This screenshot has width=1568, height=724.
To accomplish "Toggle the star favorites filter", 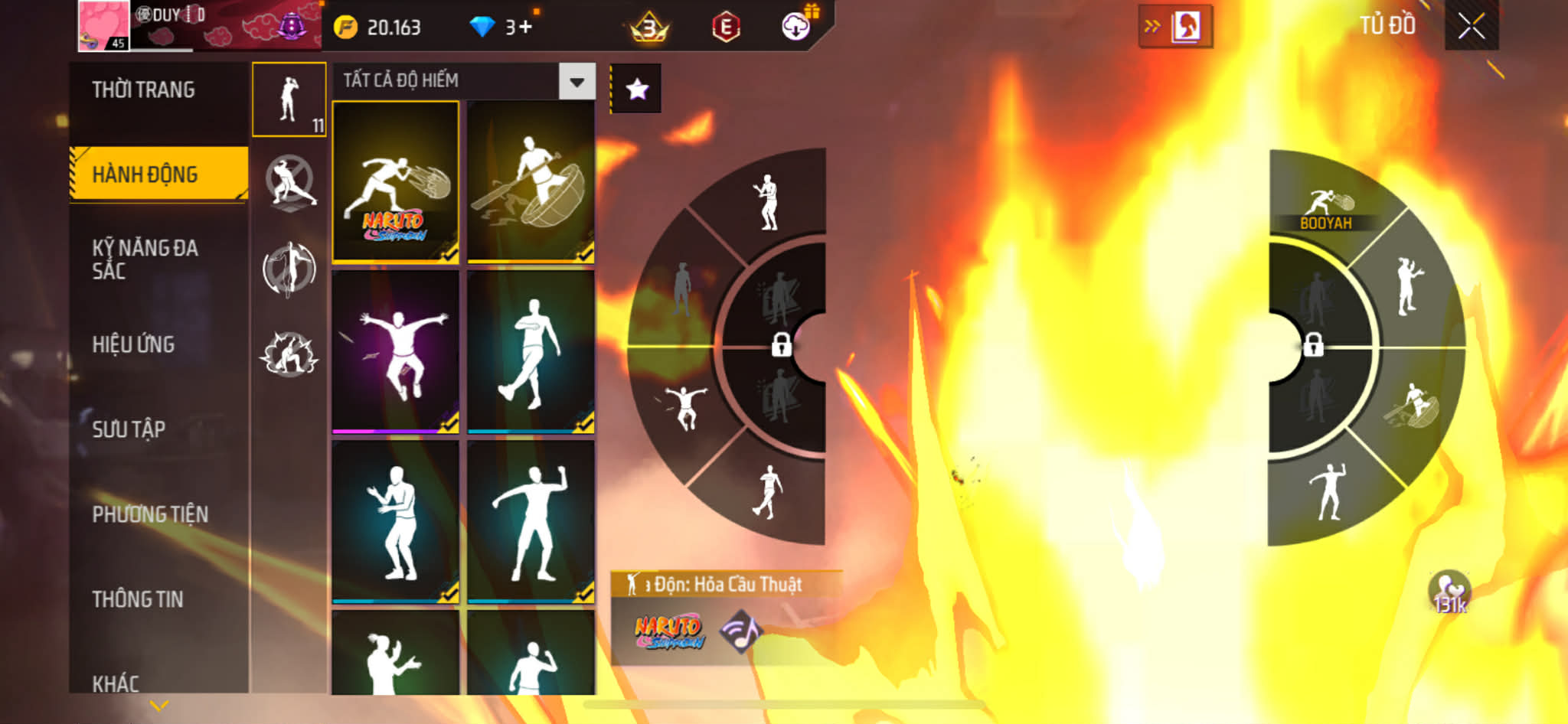I will tap(637, 90).
